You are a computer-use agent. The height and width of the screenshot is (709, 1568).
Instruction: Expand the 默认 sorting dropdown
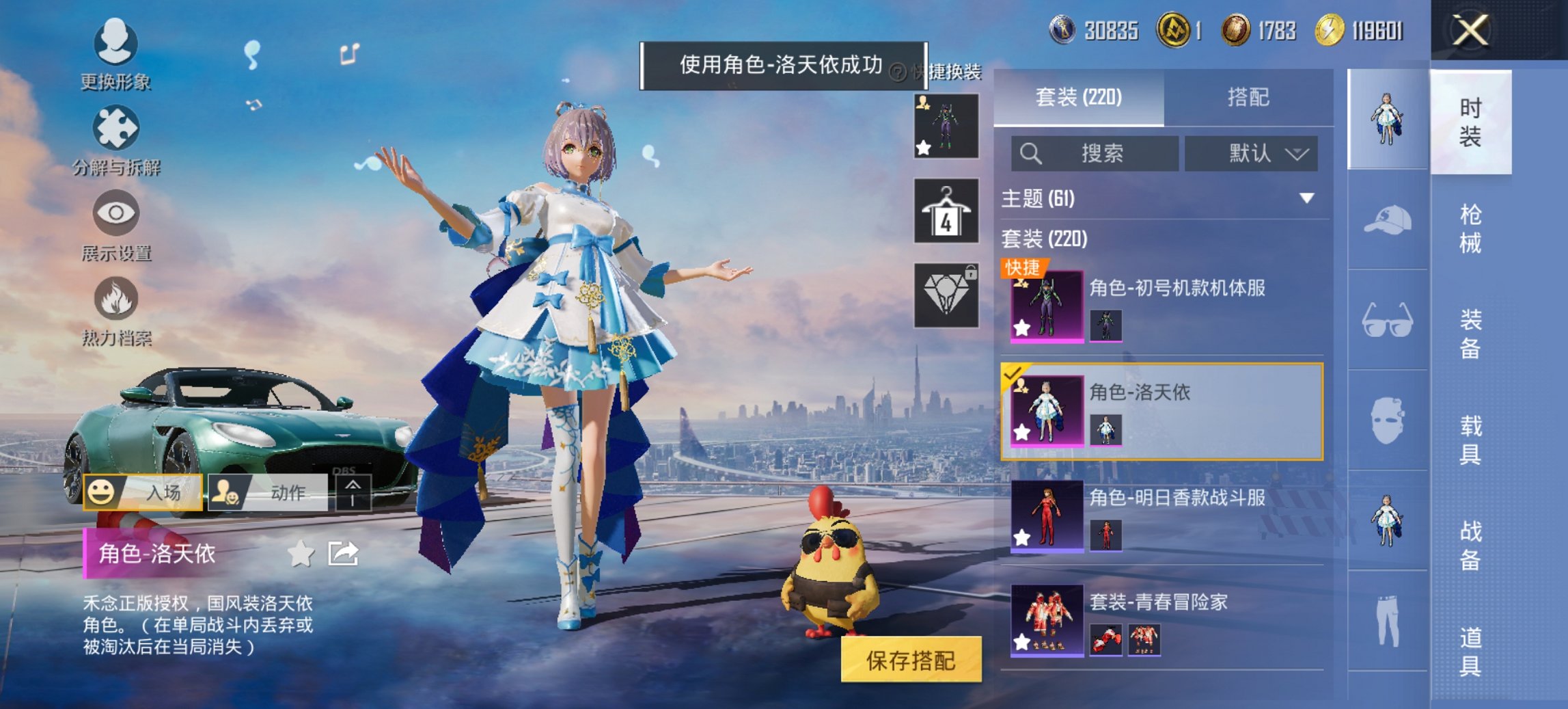click(1252, 153)
